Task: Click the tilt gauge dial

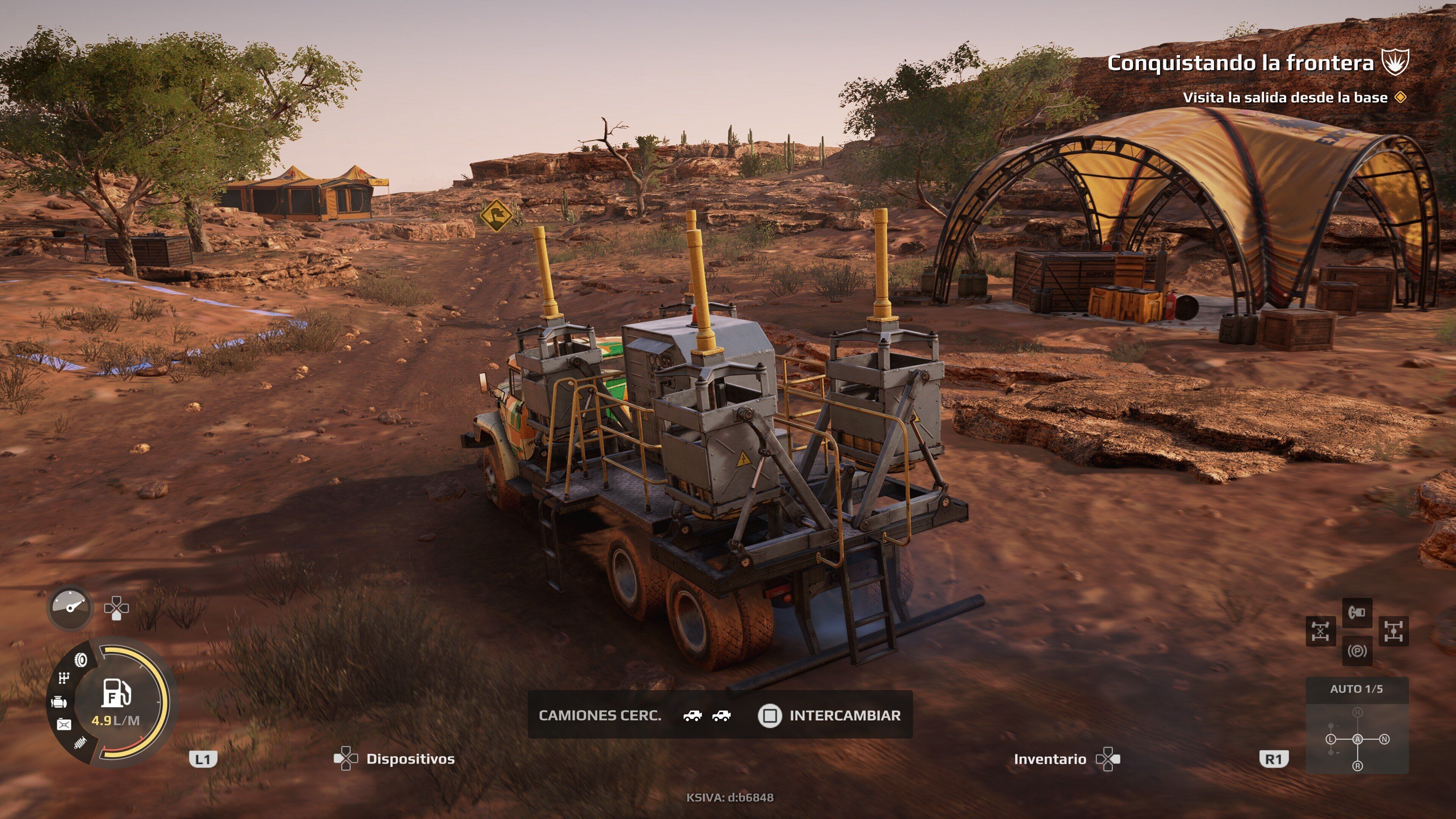Action: pos(70,607)
